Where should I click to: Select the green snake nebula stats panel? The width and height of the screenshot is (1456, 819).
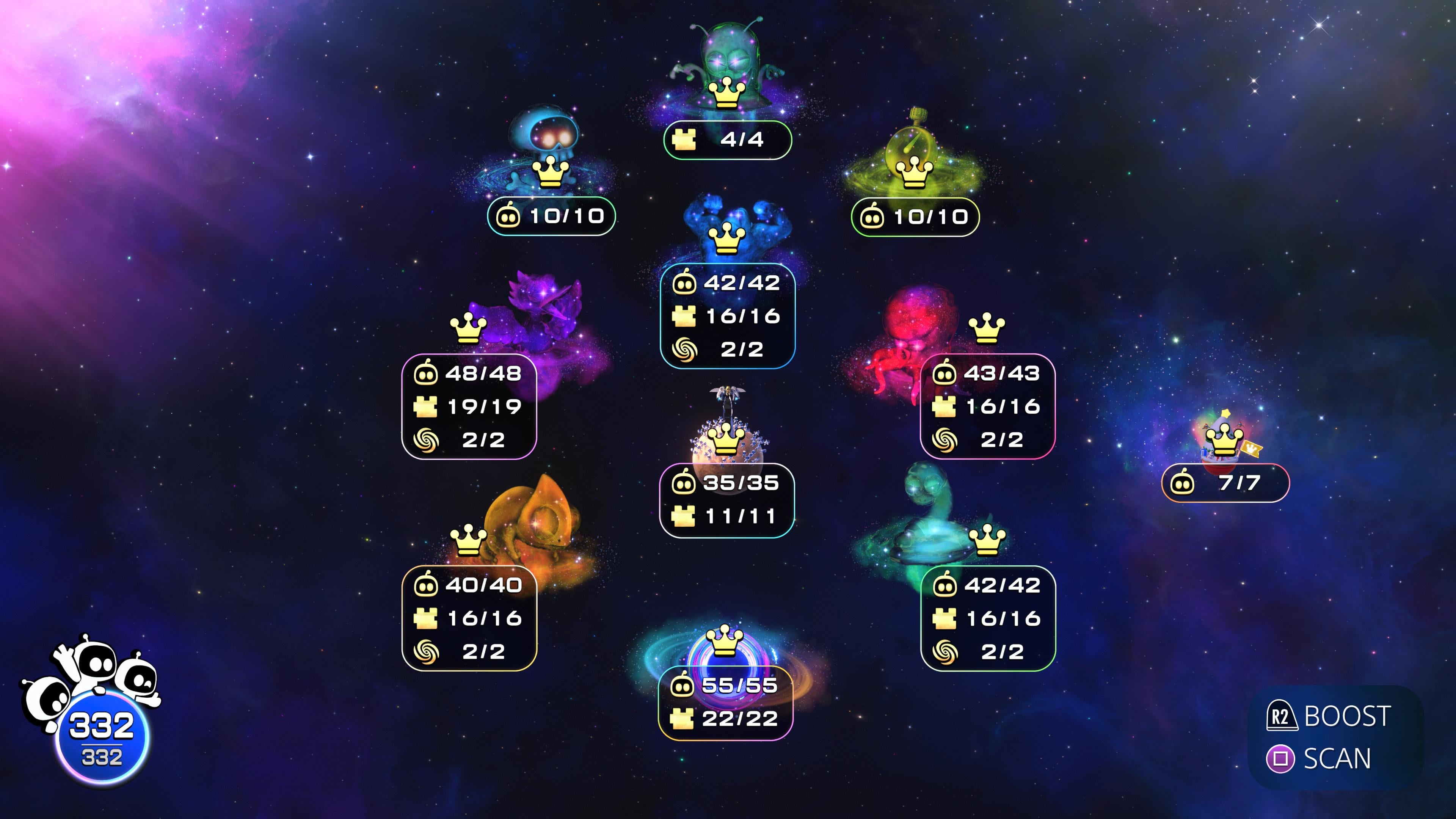pos(988,618)
